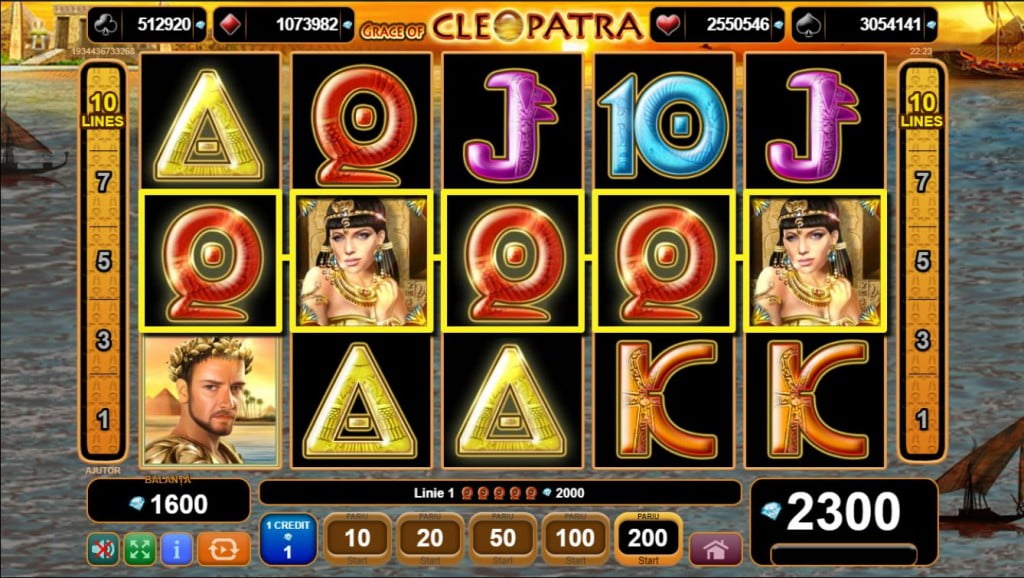This screenshot has height=578, width=1024.
Task: Choose 5 lines on the left line selector
Action: (104, 262)
